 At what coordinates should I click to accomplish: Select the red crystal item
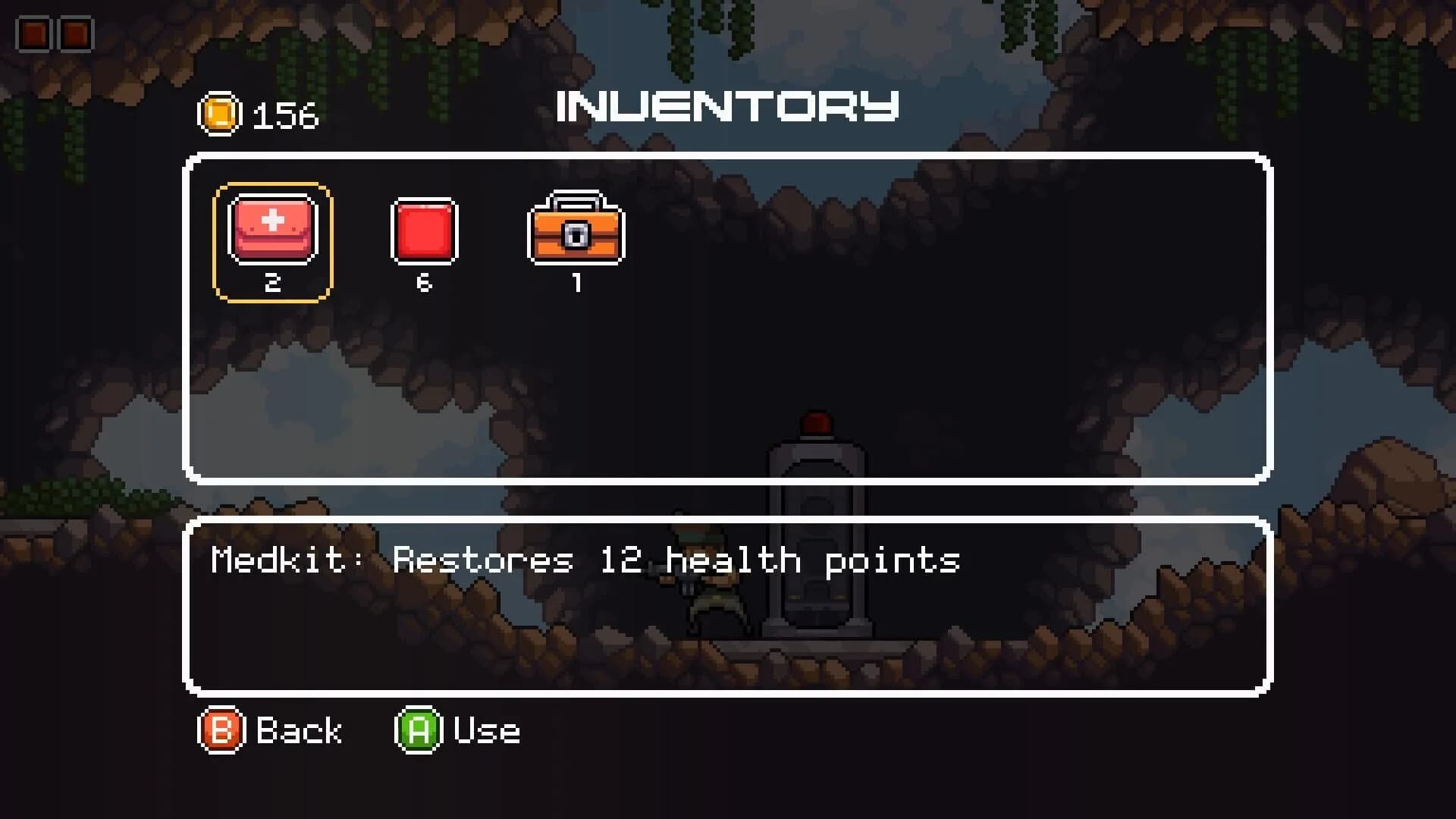[425, 230]
